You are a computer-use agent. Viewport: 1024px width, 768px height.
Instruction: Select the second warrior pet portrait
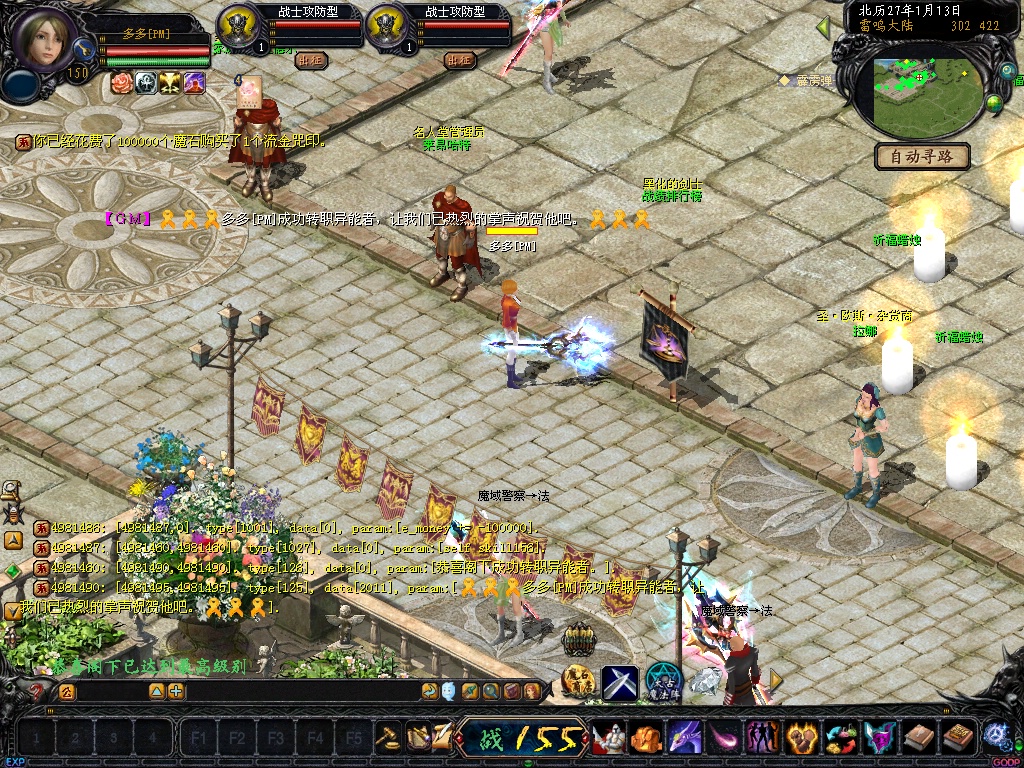387,24
